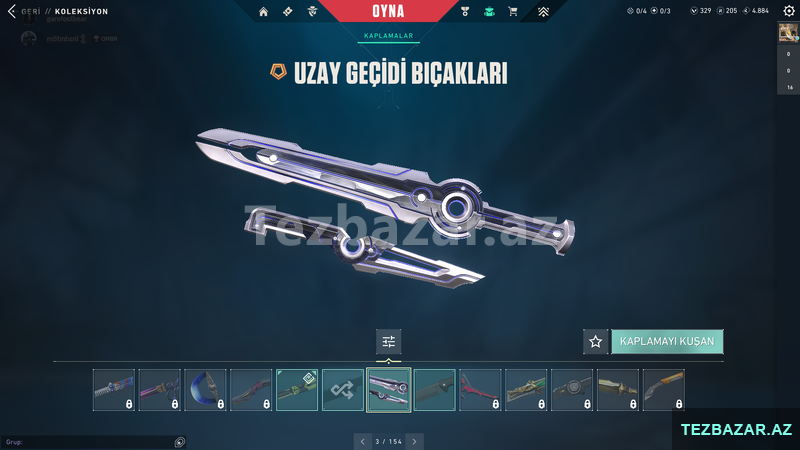Select the highlighted Uzay Geçidi knife thumbnail
Image resolution: width=800 pixels, height=450 pixels.
pyautogui.click(x=389, y=390)
